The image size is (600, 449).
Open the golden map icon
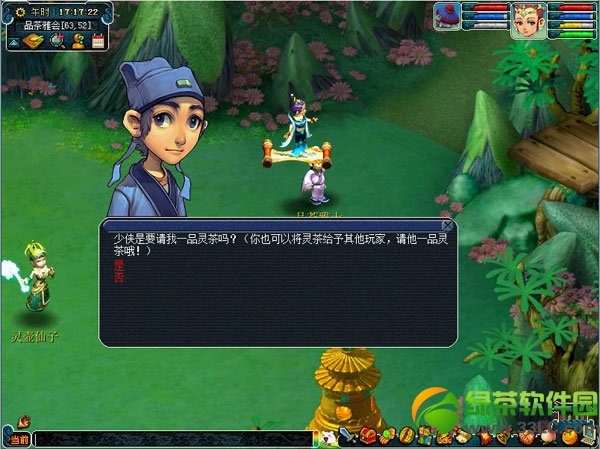pos(33,41)
